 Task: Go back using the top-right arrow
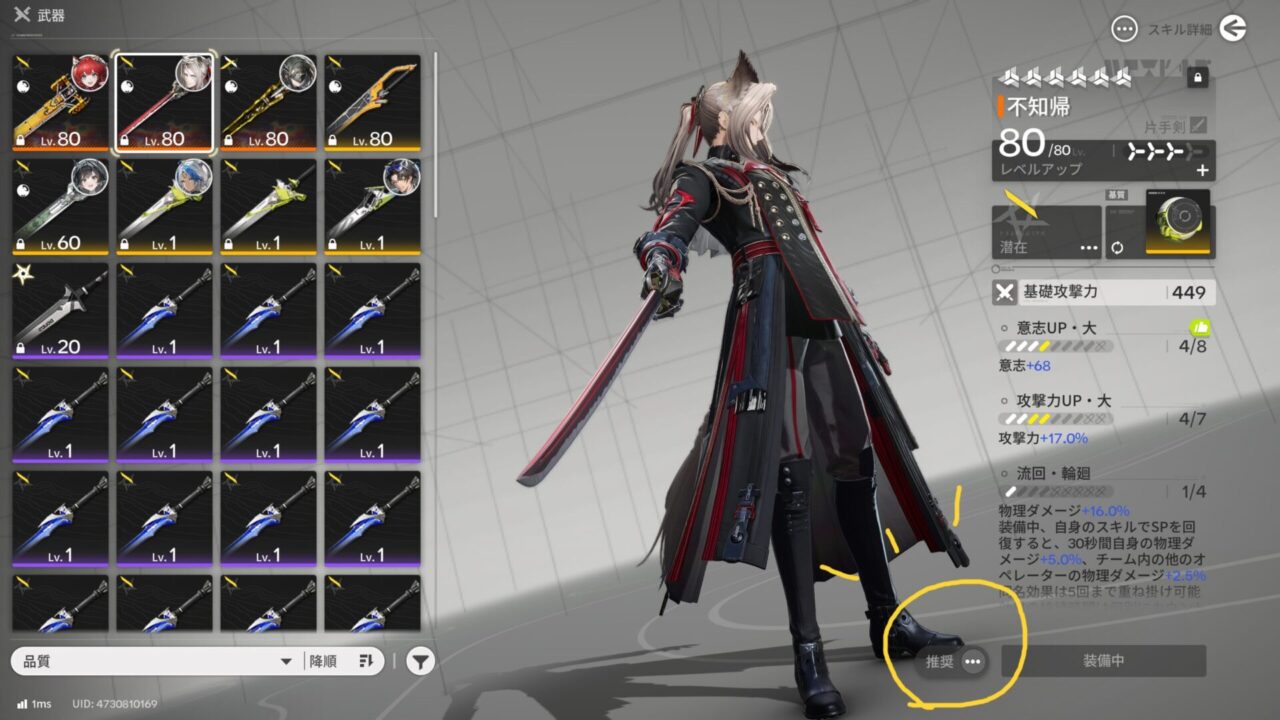[x=1233, y=29]
